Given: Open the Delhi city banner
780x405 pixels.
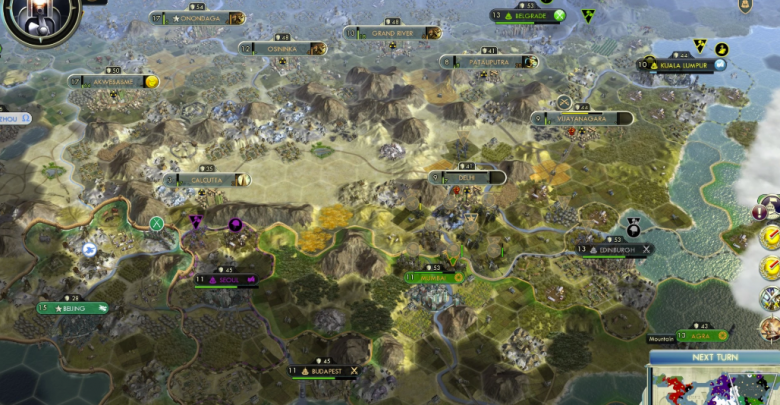Looking at the screenshot, I should [x=466, y=177].
